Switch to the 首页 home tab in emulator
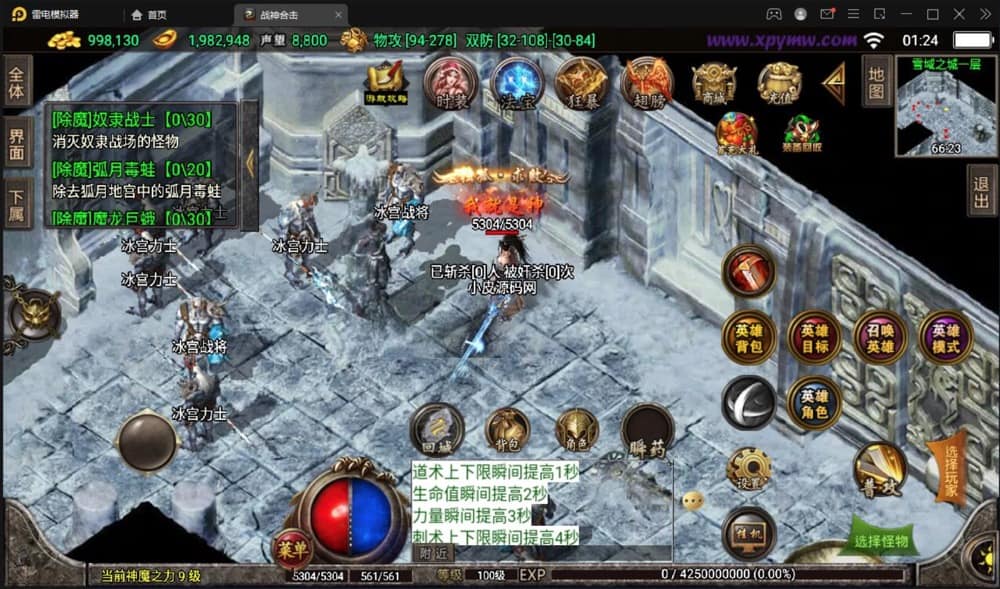Screen dimensions: 1000x589 [150, 14]
